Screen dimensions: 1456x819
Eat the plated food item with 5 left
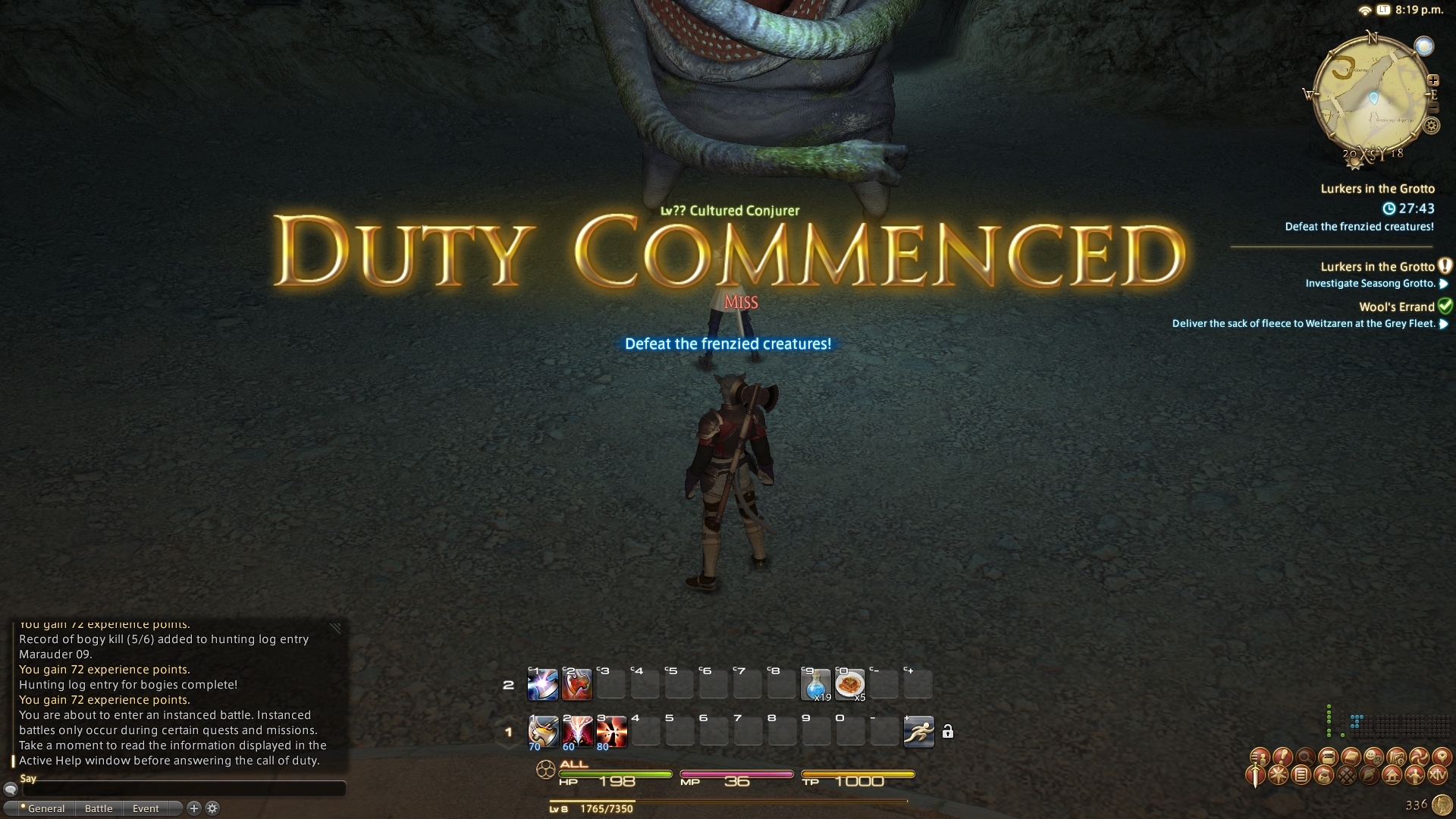pyautogui.click(x=849, y=685)
